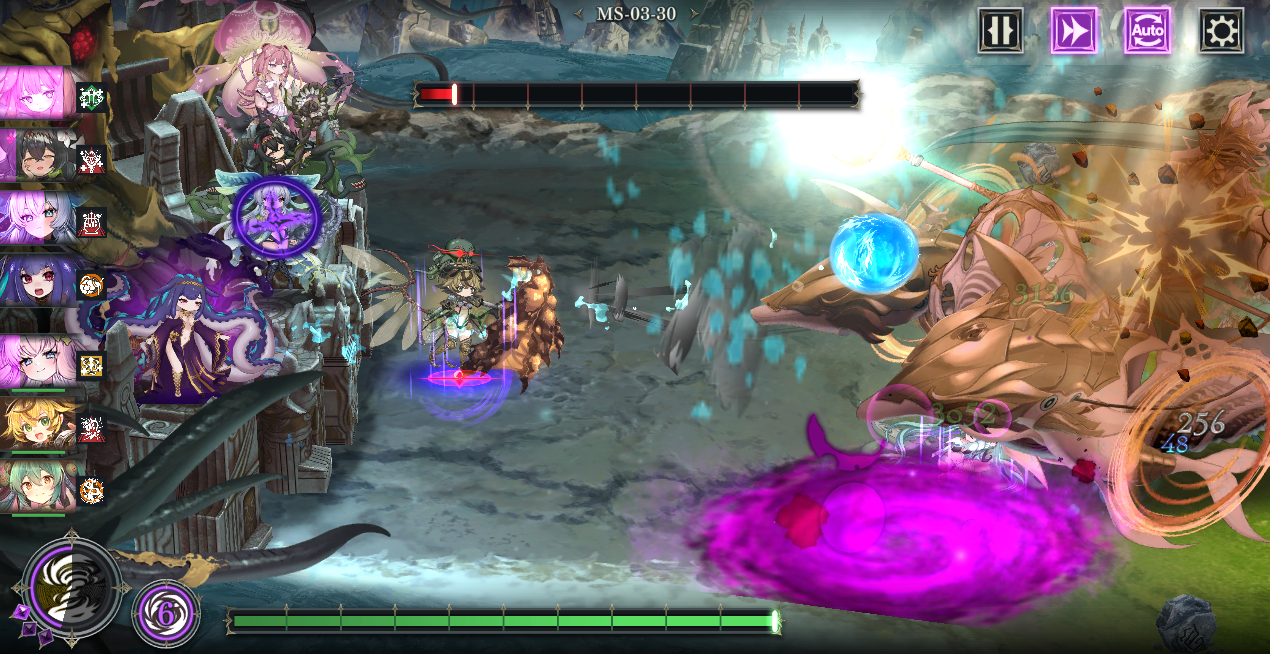The height and width of the screenshot is (654, 1270).
Task: Select the pink-haired blue-eyed character portrait
Action: tap(38, 361)
